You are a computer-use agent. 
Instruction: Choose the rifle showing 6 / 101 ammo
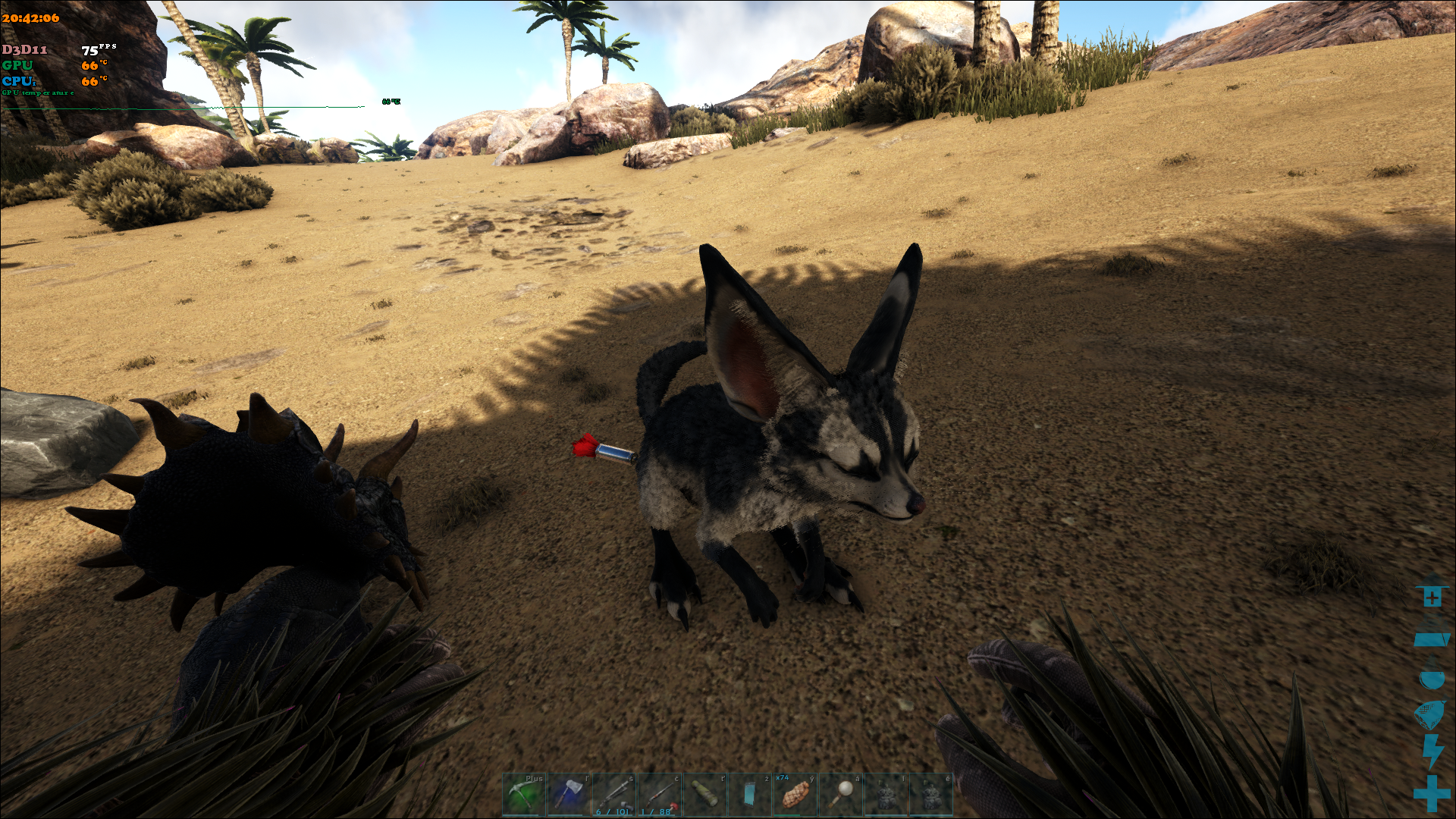614,794
